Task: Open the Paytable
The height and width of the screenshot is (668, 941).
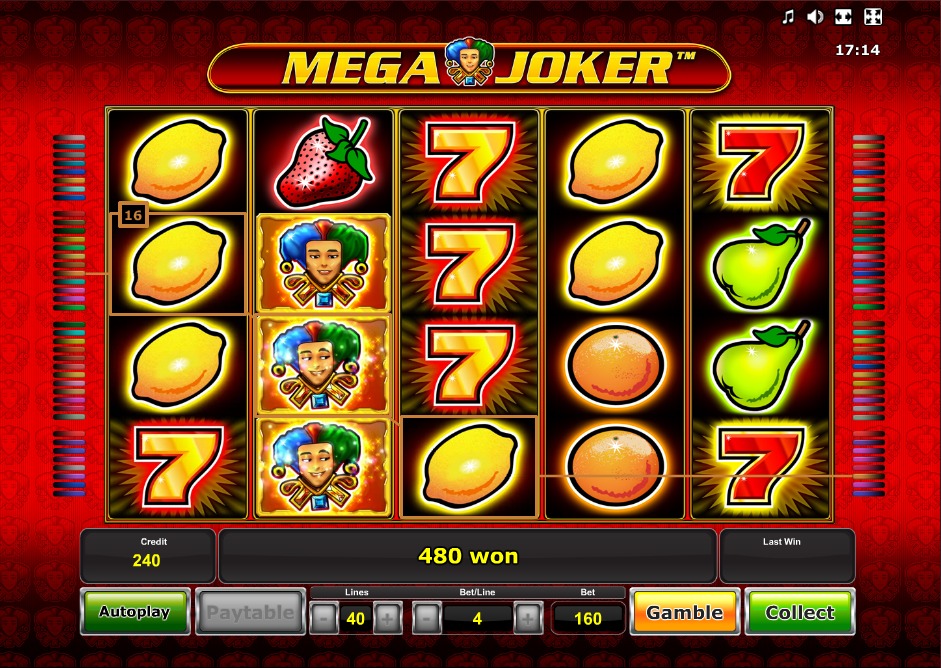Action: pos(250,612)
